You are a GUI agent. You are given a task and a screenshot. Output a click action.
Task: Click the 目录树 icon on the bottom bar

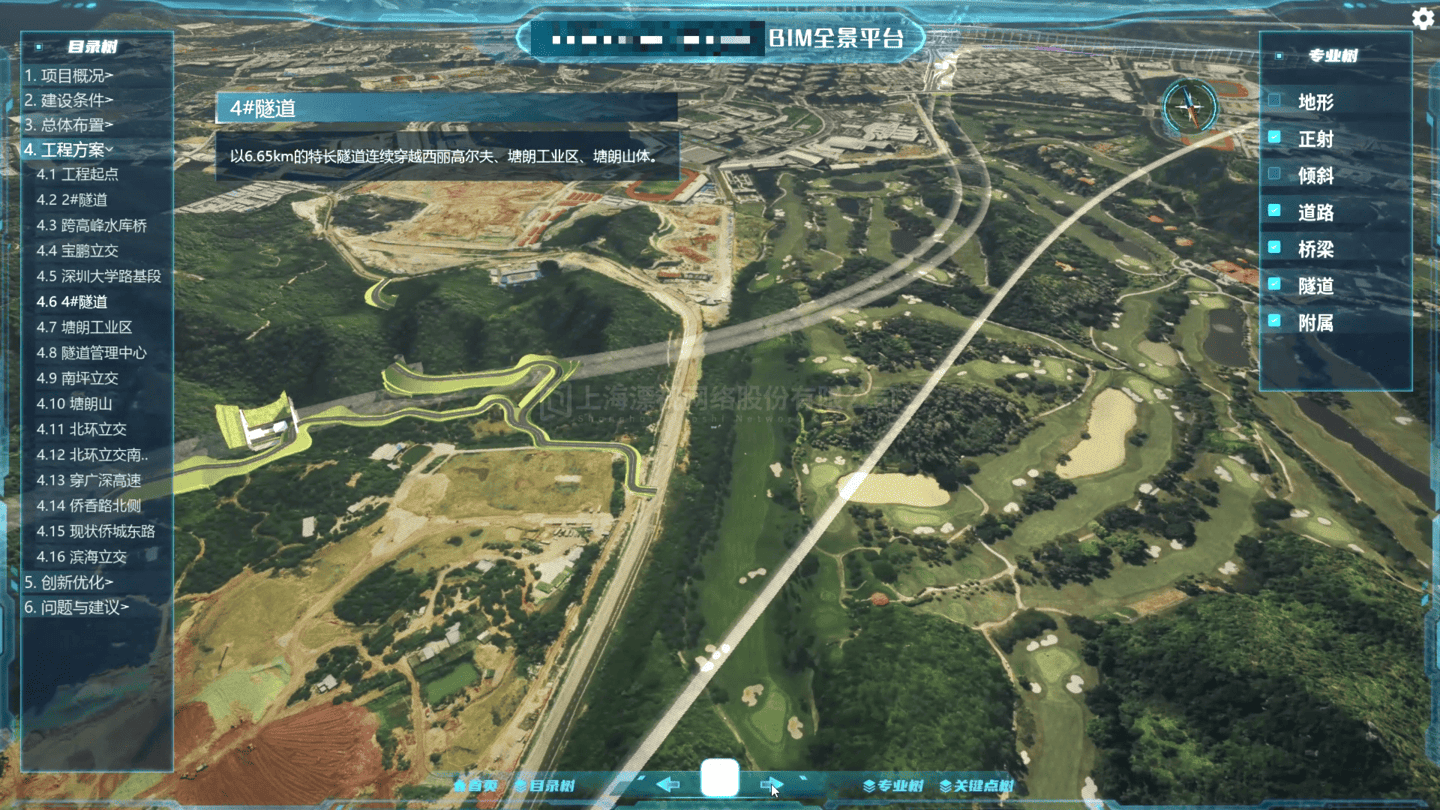(x=521, y=784)
